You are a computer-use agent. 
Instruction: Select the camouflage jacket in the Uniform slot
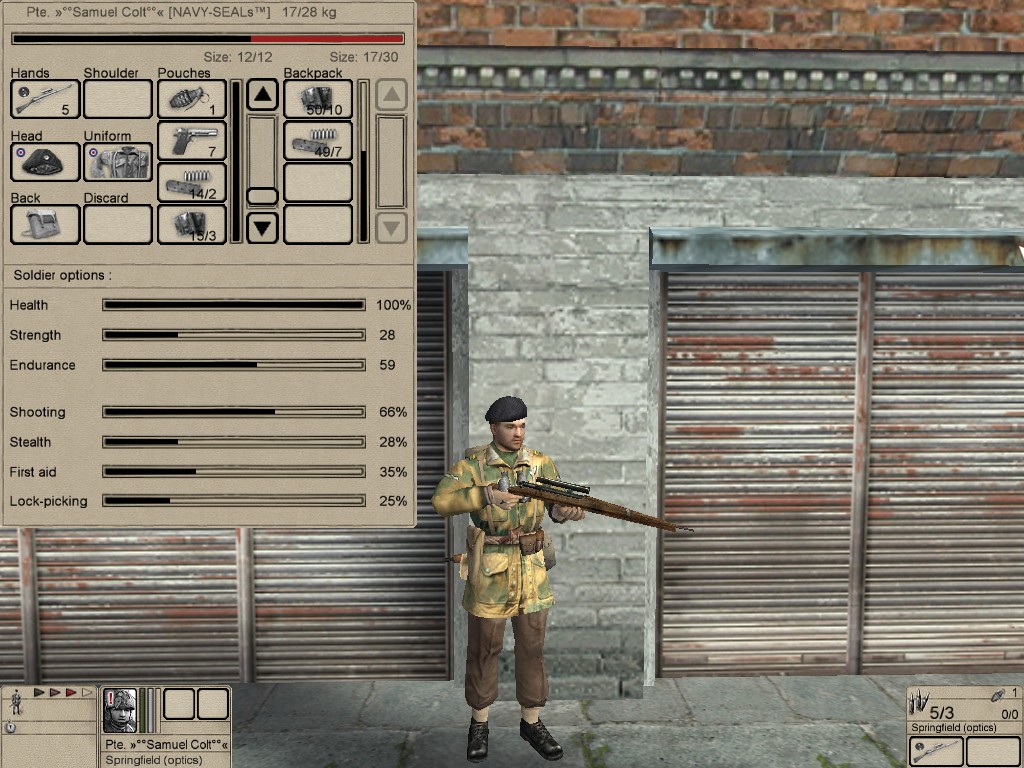[117, 162]
